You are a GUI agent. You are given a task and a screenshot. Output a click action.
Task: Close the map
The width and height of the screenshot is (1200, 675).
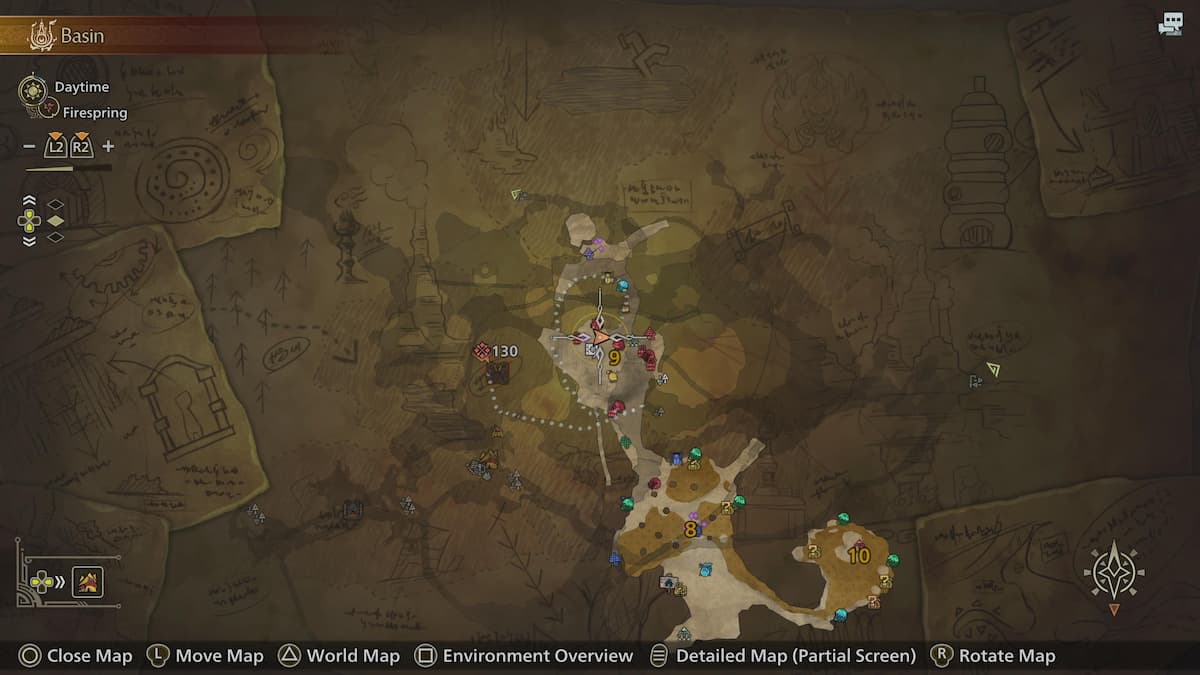point(76,656)
